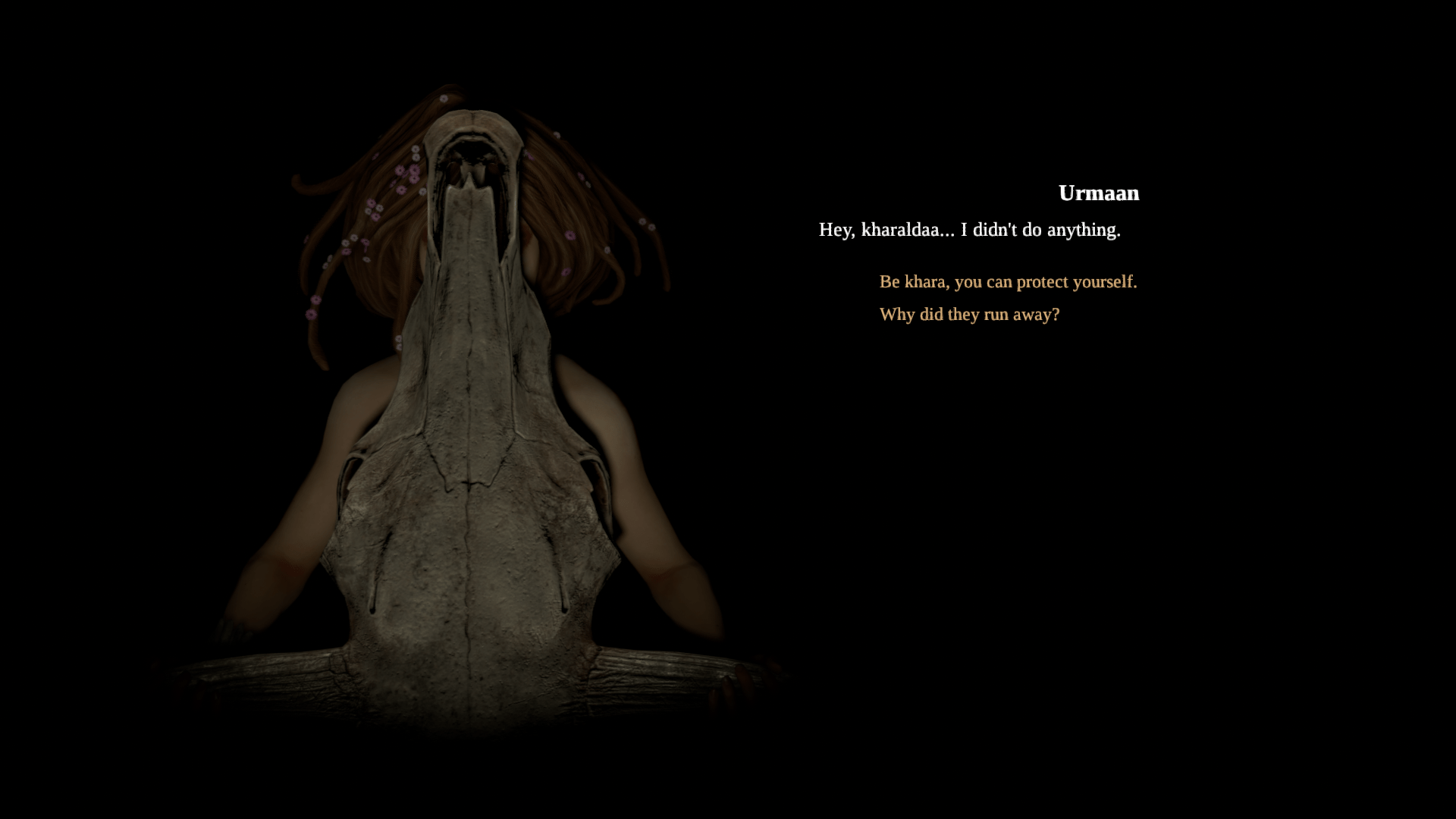The image size is (1456, 819).
Task: Click the speaker name 'Urmaan'
Action: 1099,194
